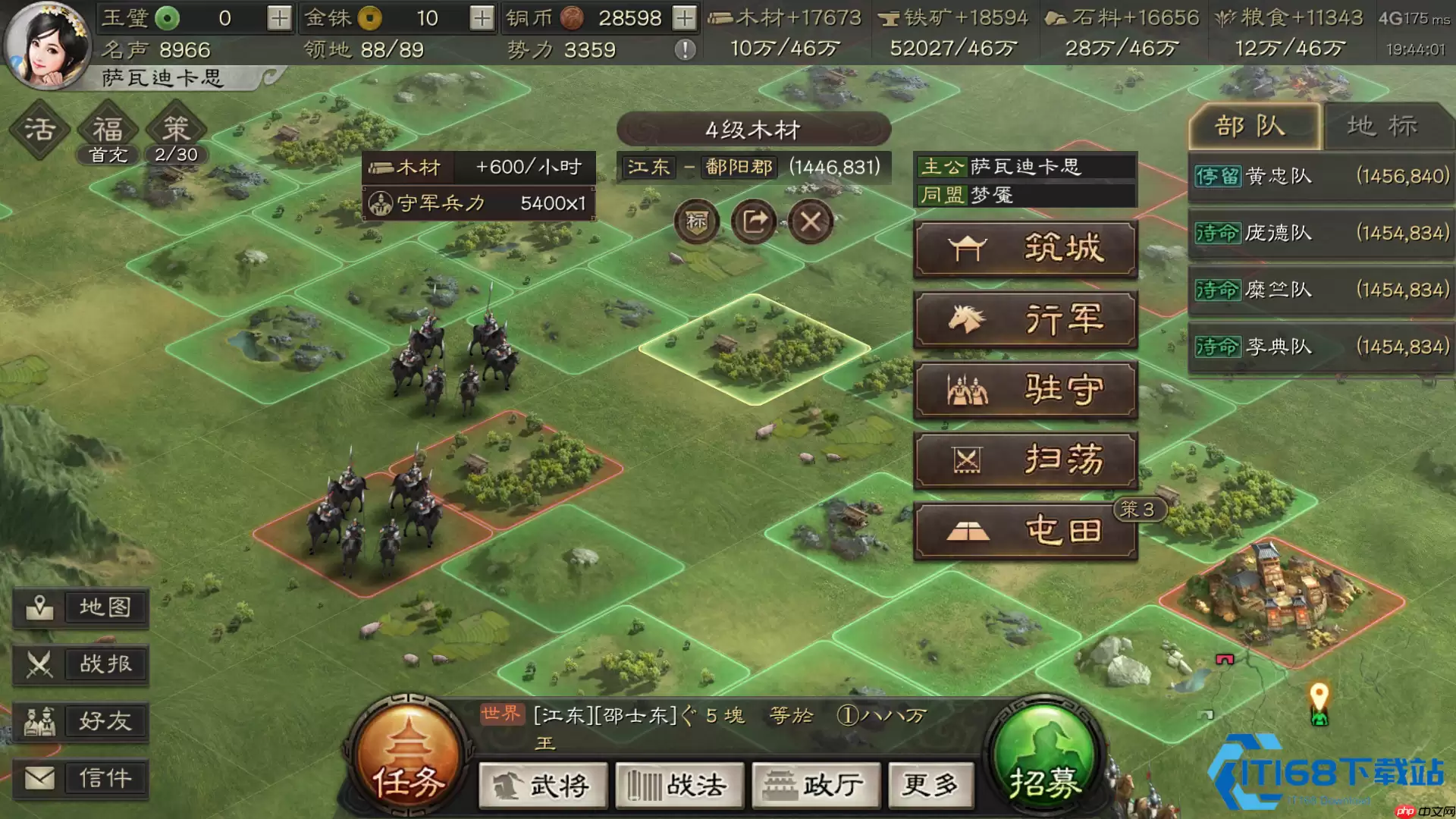Click the share arrow icon on the tile popup
The image size is (1456, 819).
coord(754,221)
